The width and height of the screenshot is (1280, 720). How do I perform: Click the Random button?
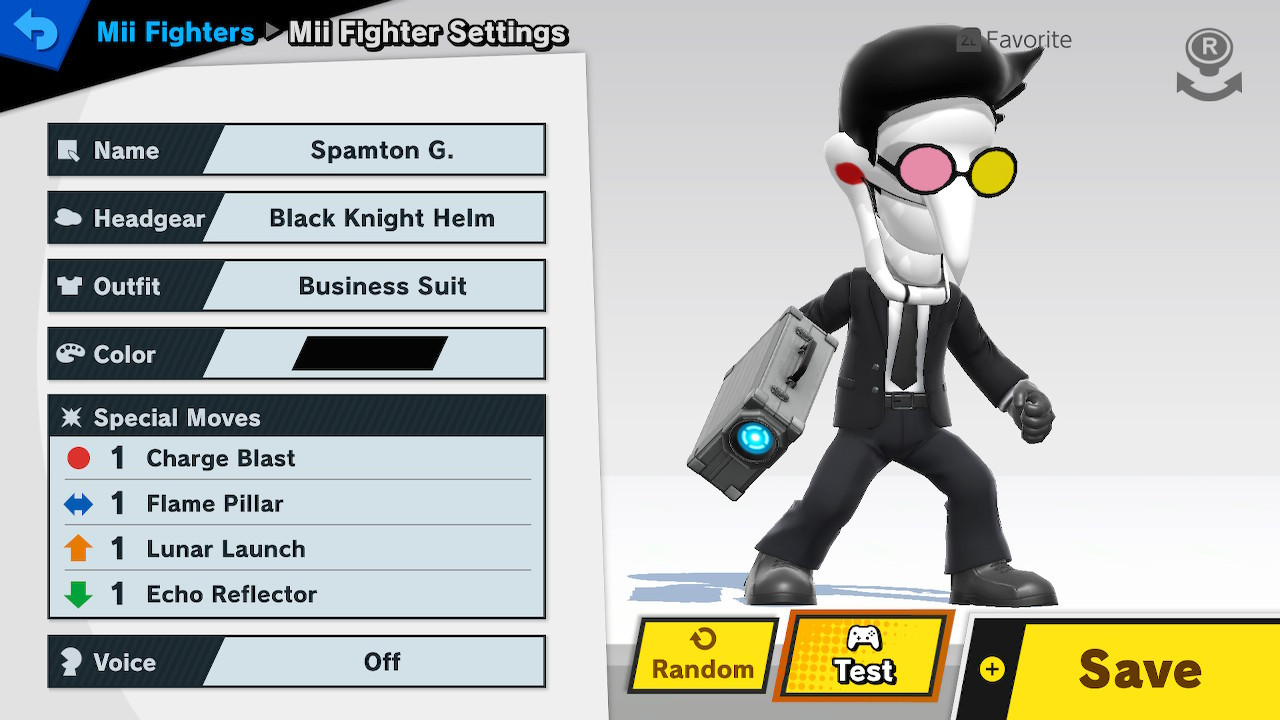point(700,658)
